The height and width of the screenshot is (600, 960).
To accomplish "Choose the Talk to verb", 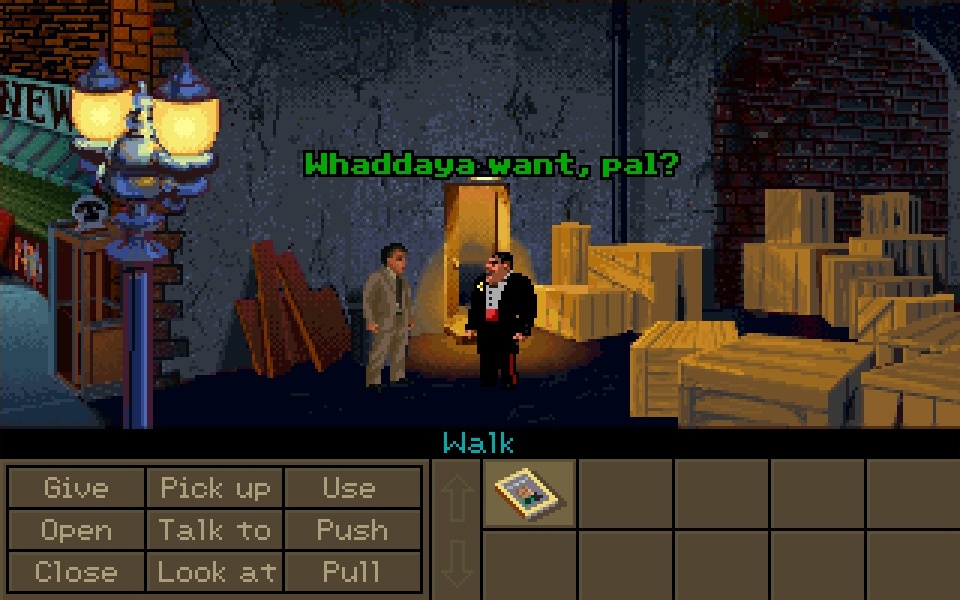I will pos(215,530).
